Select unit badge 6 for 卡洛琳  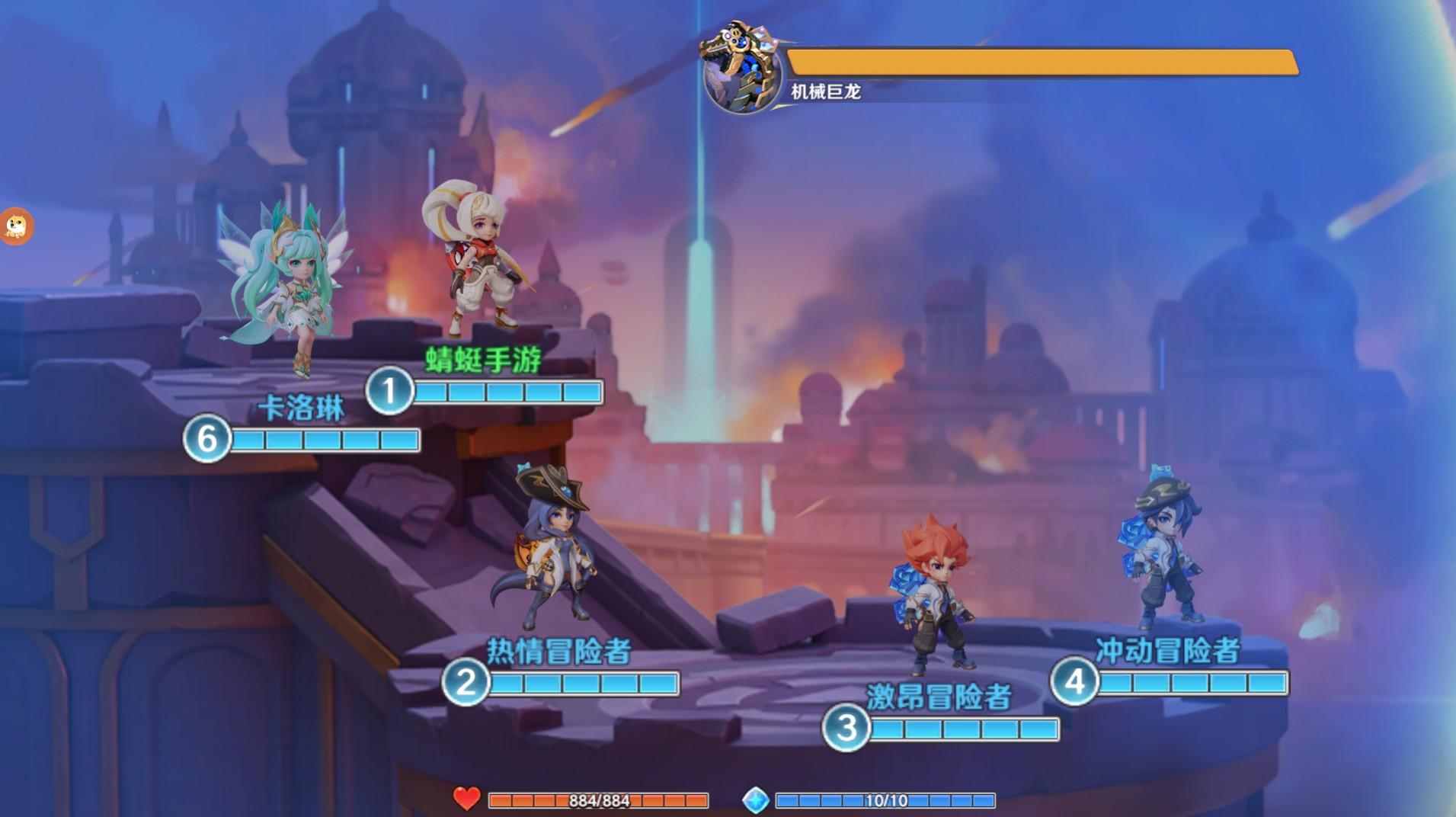206,439
